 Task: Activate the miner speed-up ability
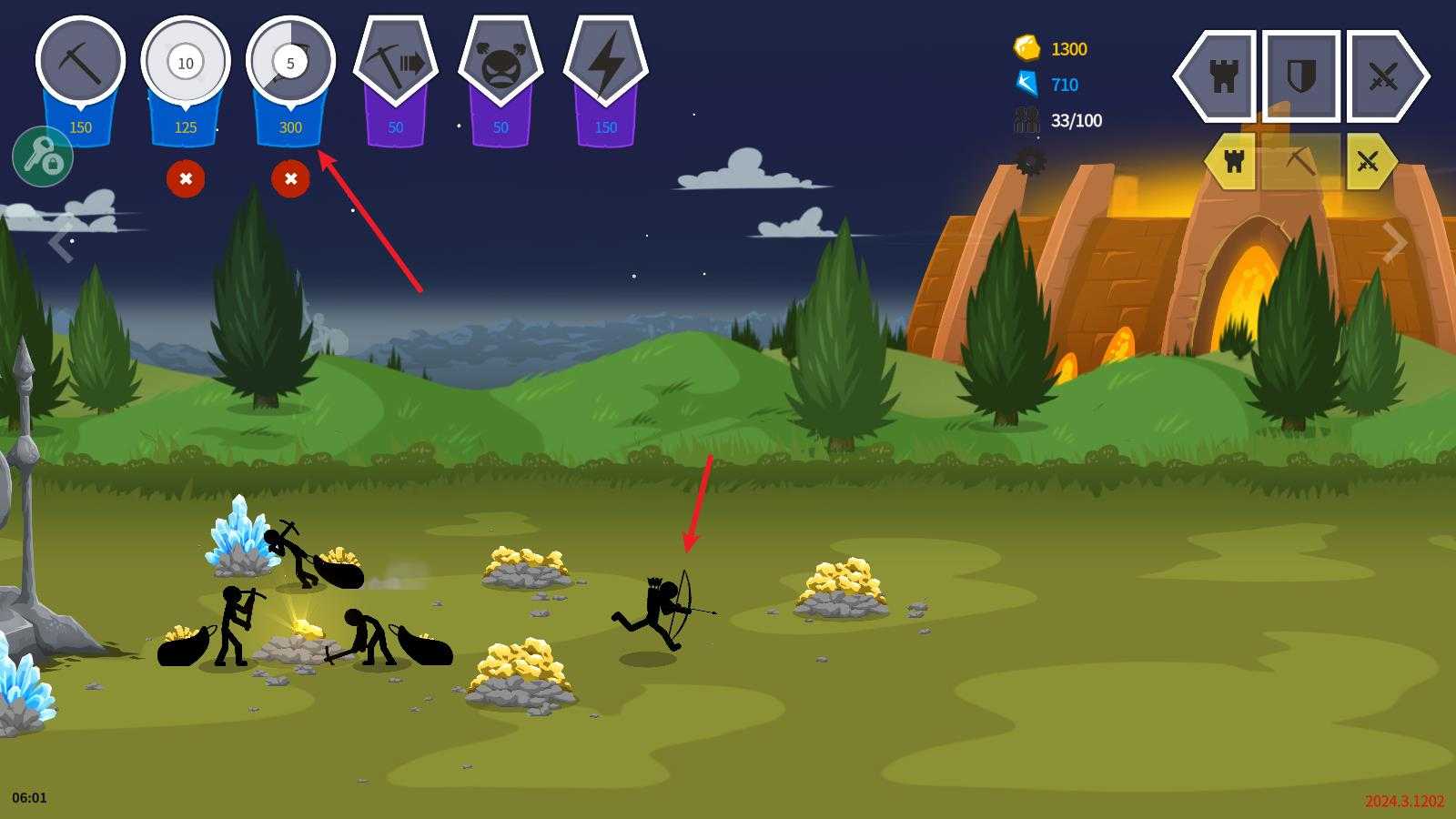(x=396, y=64)
